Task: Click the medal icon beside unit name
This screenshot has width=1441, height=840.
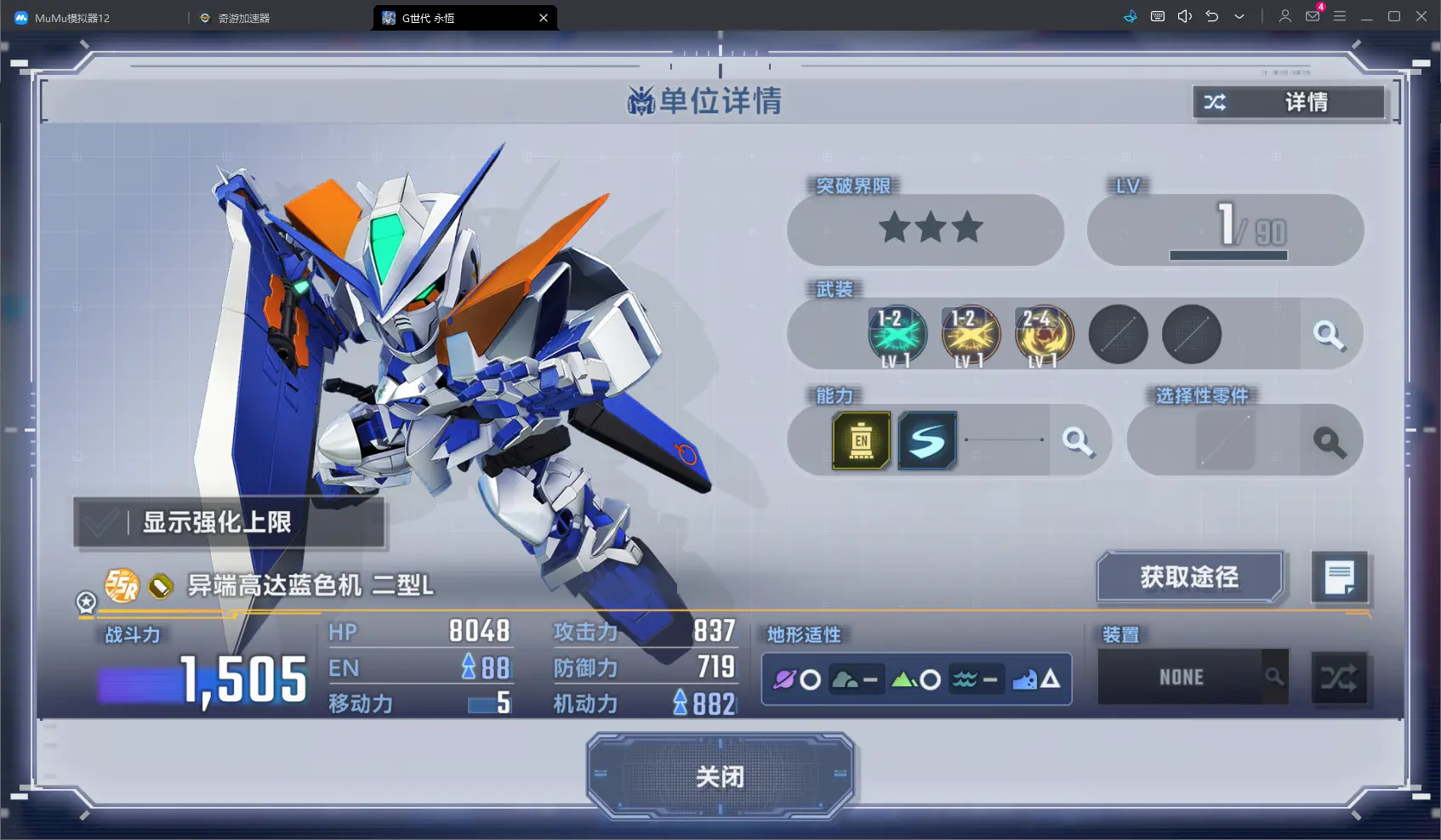Action: click(86, 602)
